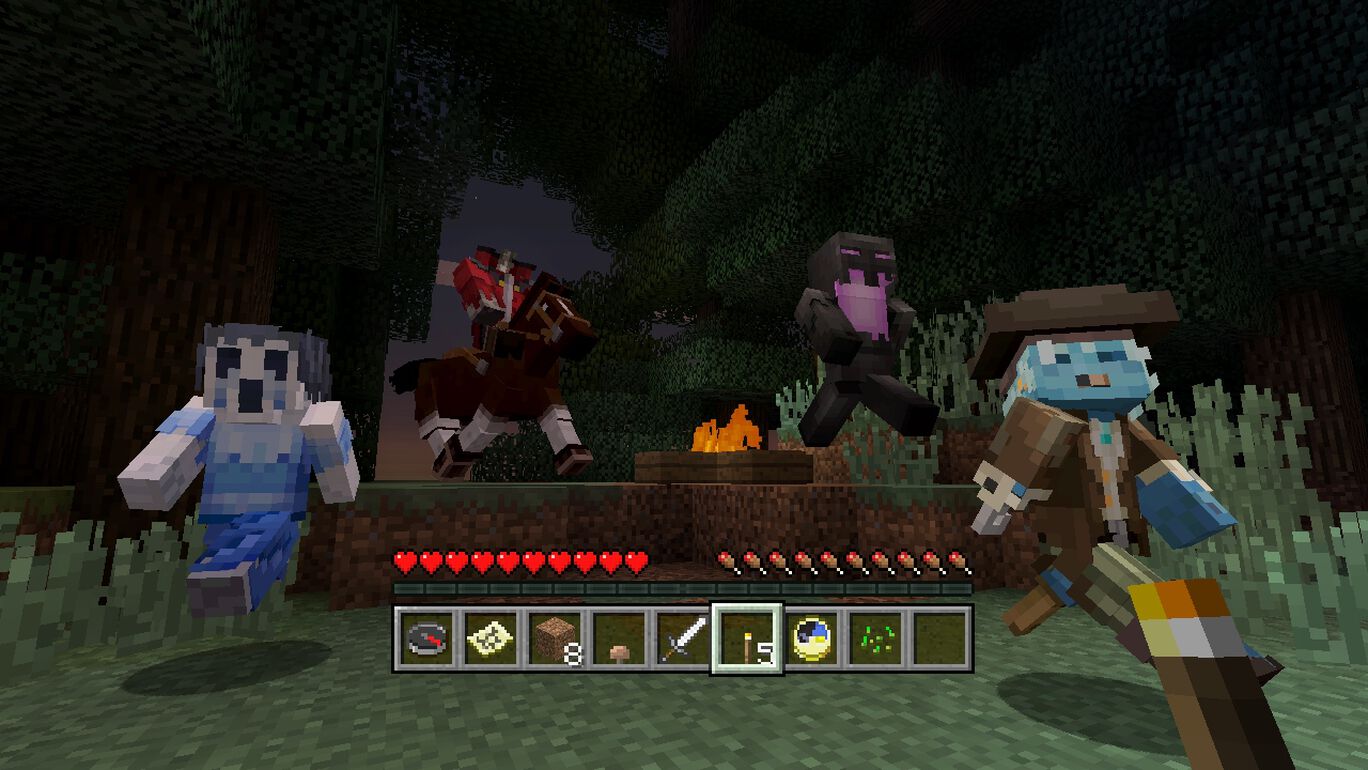Select the dirt block stack

click(554, 639)
